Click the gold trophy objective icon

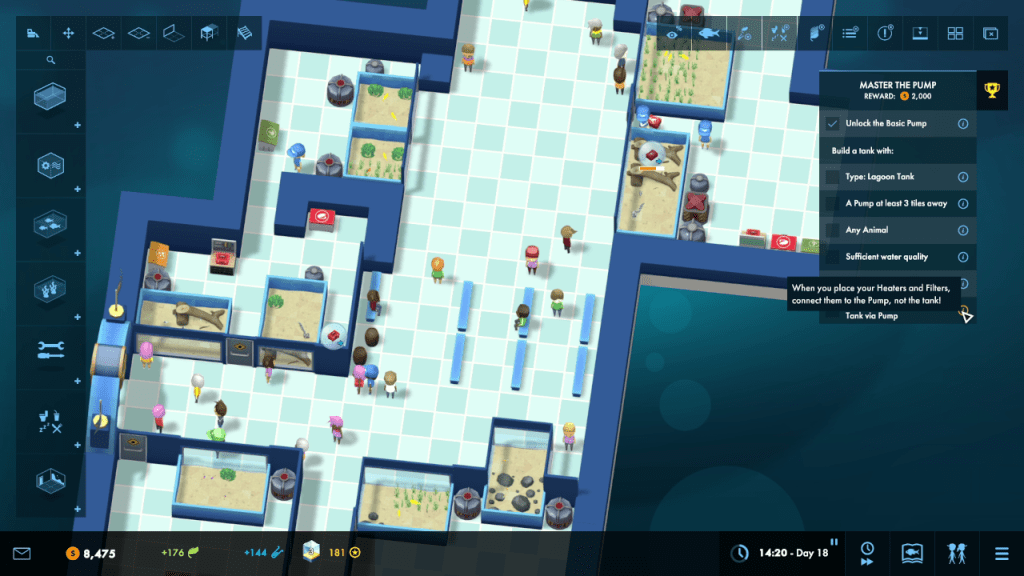992,91
